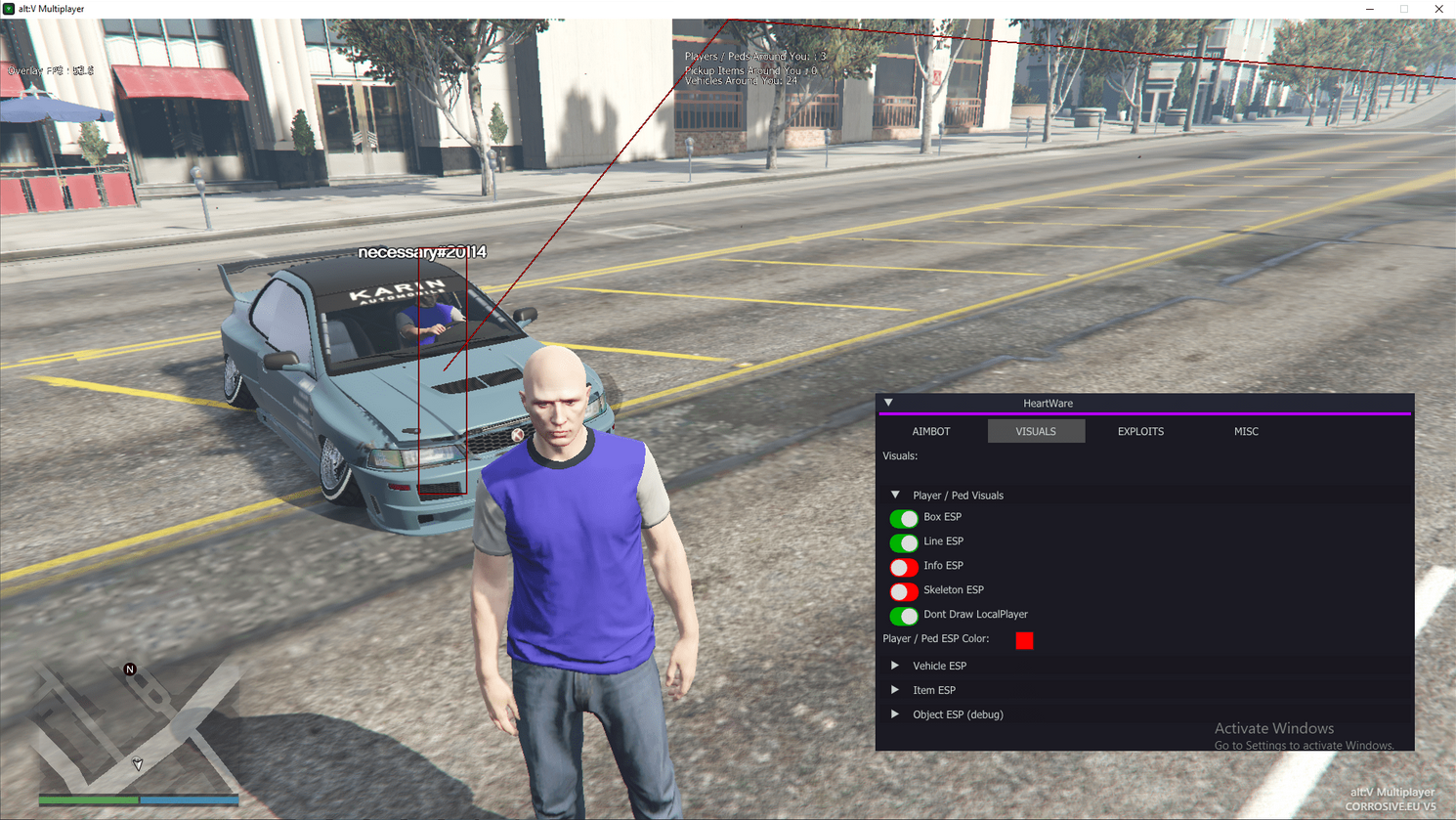Toggle the Box ESP switch
This screenshot has width=1456, height=820.
tap(904, 518)
